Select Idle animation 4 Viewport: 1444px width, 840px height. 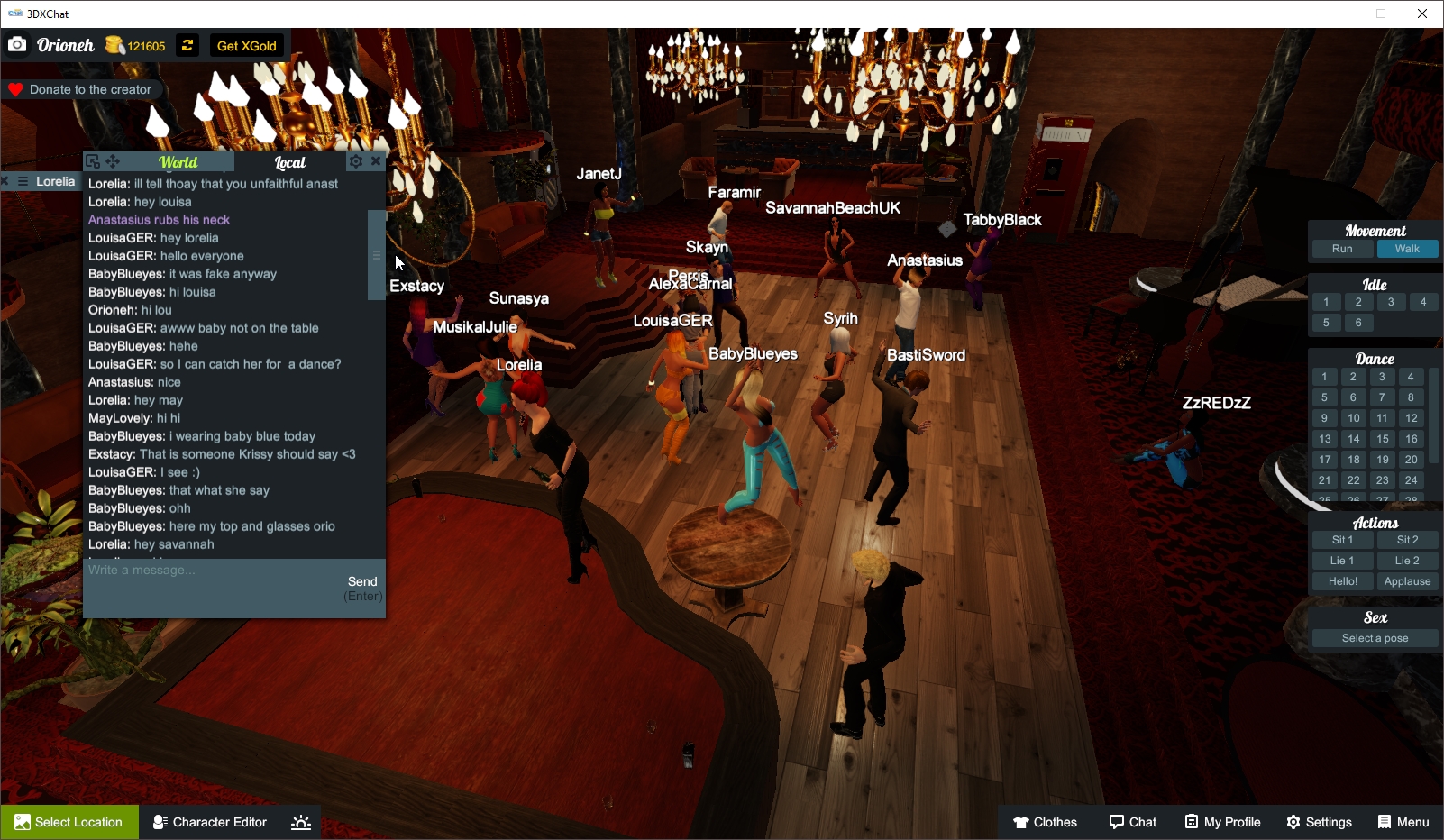(1423, 302)
